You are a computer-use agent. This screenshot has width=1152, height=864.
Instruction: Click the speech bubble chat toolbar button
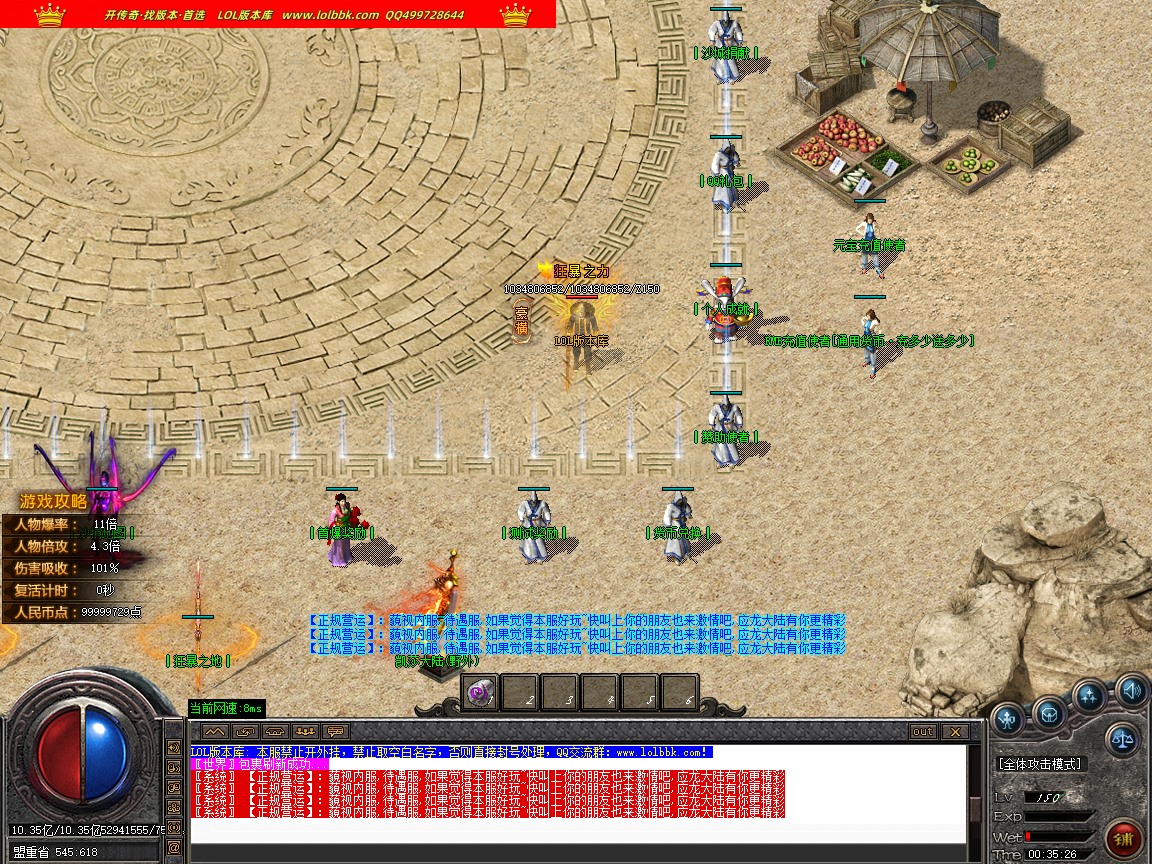coord(335,732)
